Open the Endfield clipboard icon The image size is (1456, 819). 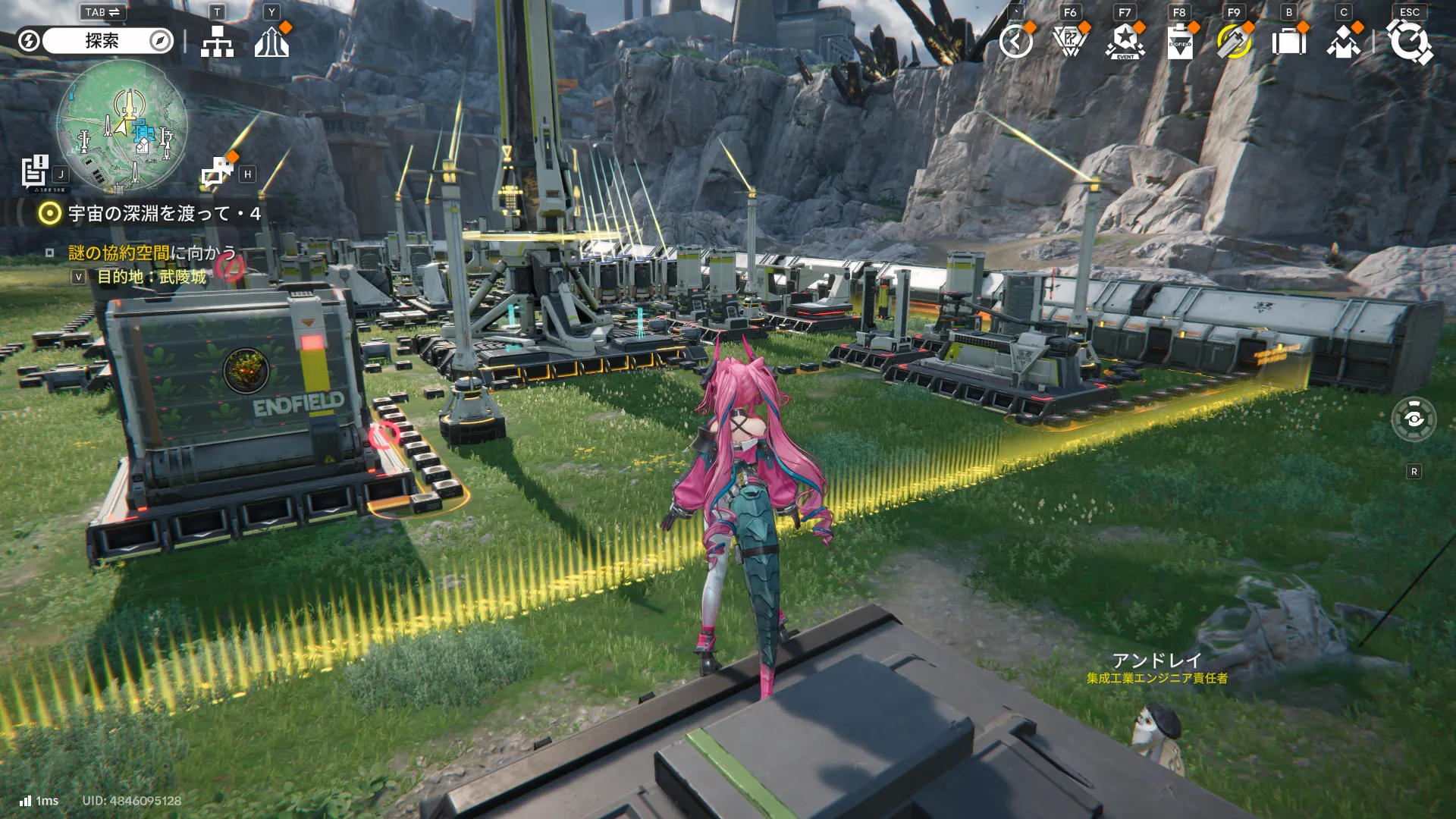(1179, 42)
